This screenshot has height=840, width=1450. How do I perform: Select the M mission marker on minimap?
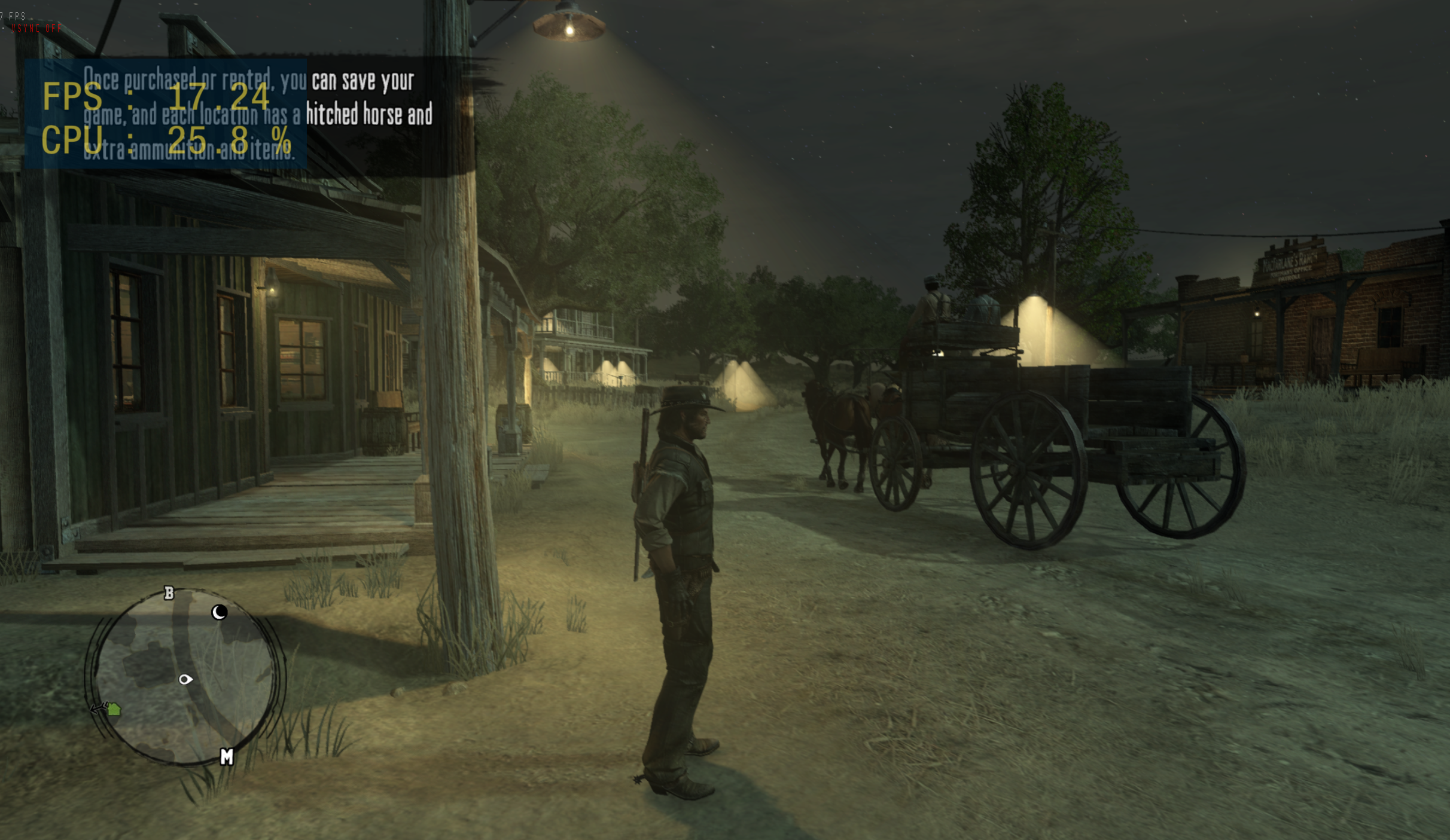(227, 757)
